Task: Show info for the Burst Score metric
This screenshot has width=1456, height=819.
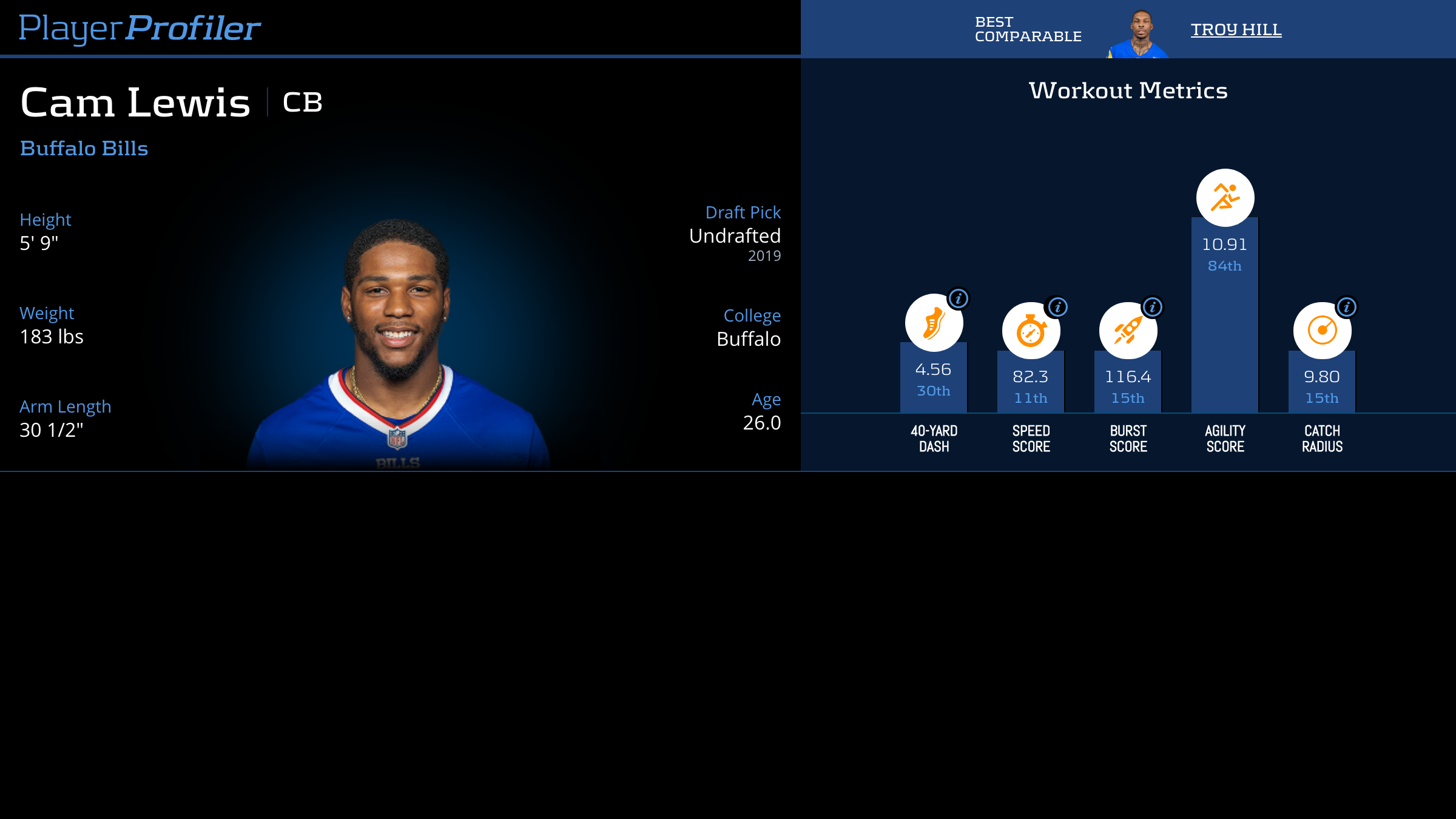Action: (x=1153, y=307)
